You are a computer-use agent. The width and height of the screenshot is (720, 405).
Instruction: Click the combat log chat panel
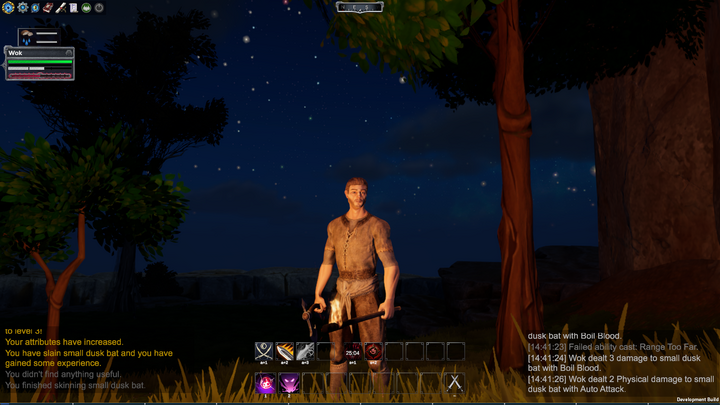click(x=620, y=362)
